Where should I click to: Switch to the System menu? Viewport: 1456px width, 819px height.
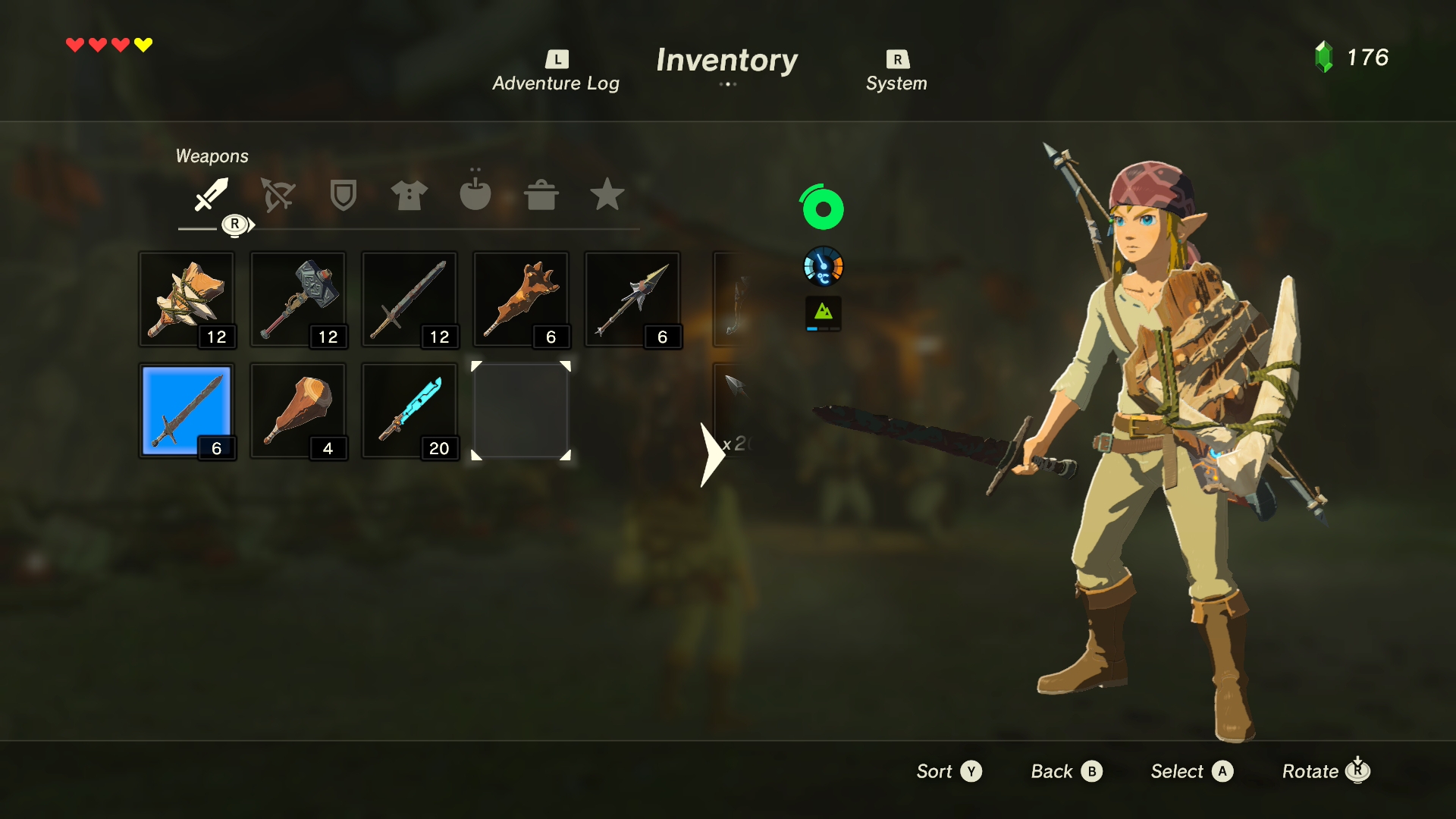coord(896,72)
